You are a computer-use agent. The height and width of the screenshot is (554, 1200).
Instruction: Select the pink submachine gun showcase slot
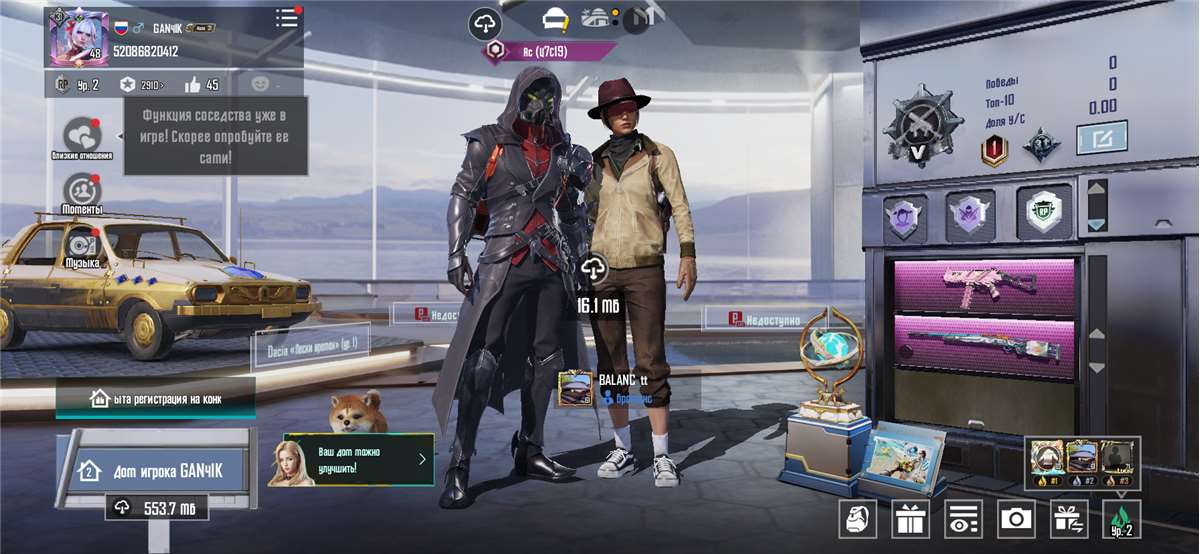(x=984, y=286)
